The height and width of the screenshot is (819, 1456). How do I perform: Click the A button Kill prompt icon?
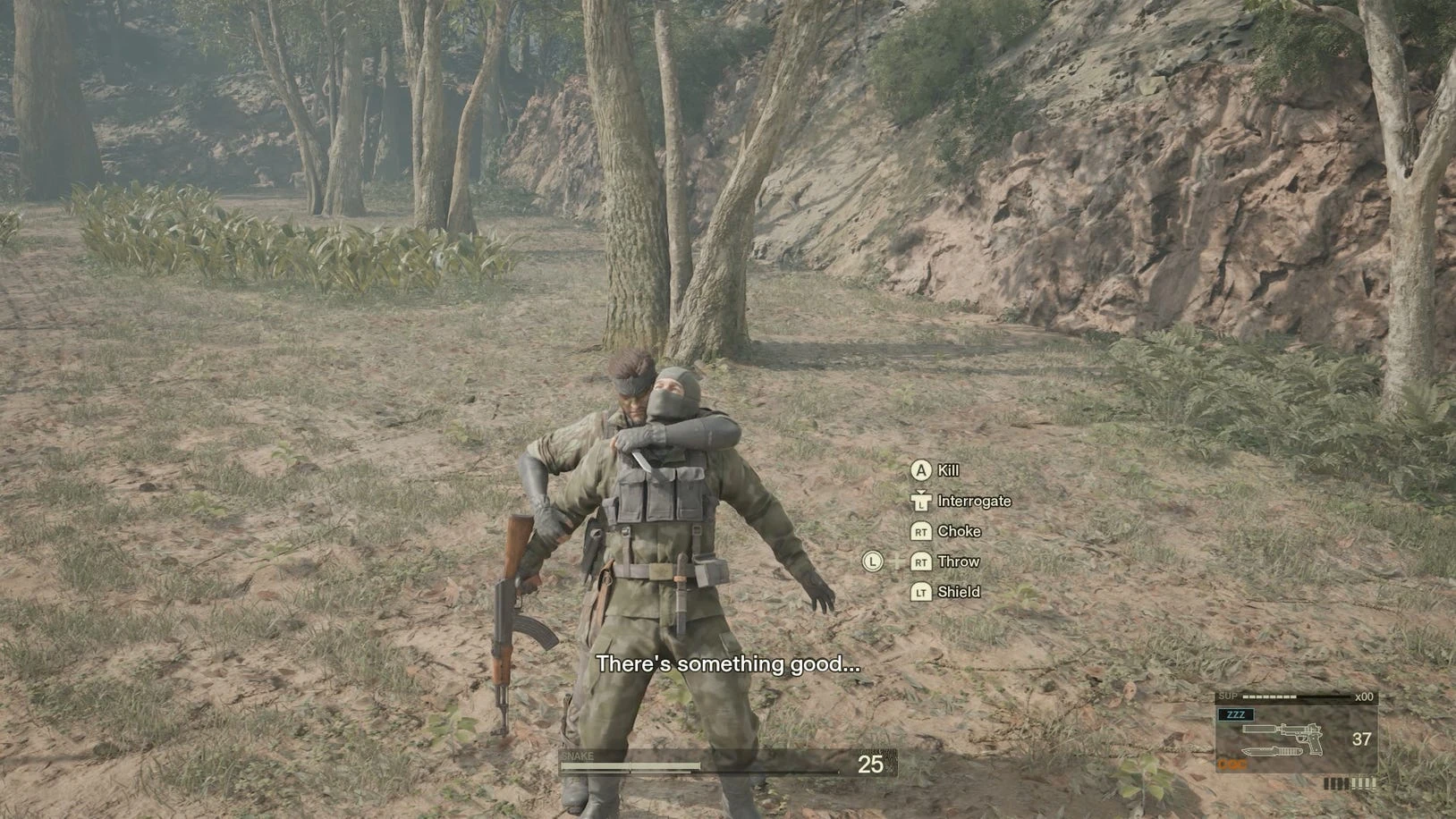922,470
